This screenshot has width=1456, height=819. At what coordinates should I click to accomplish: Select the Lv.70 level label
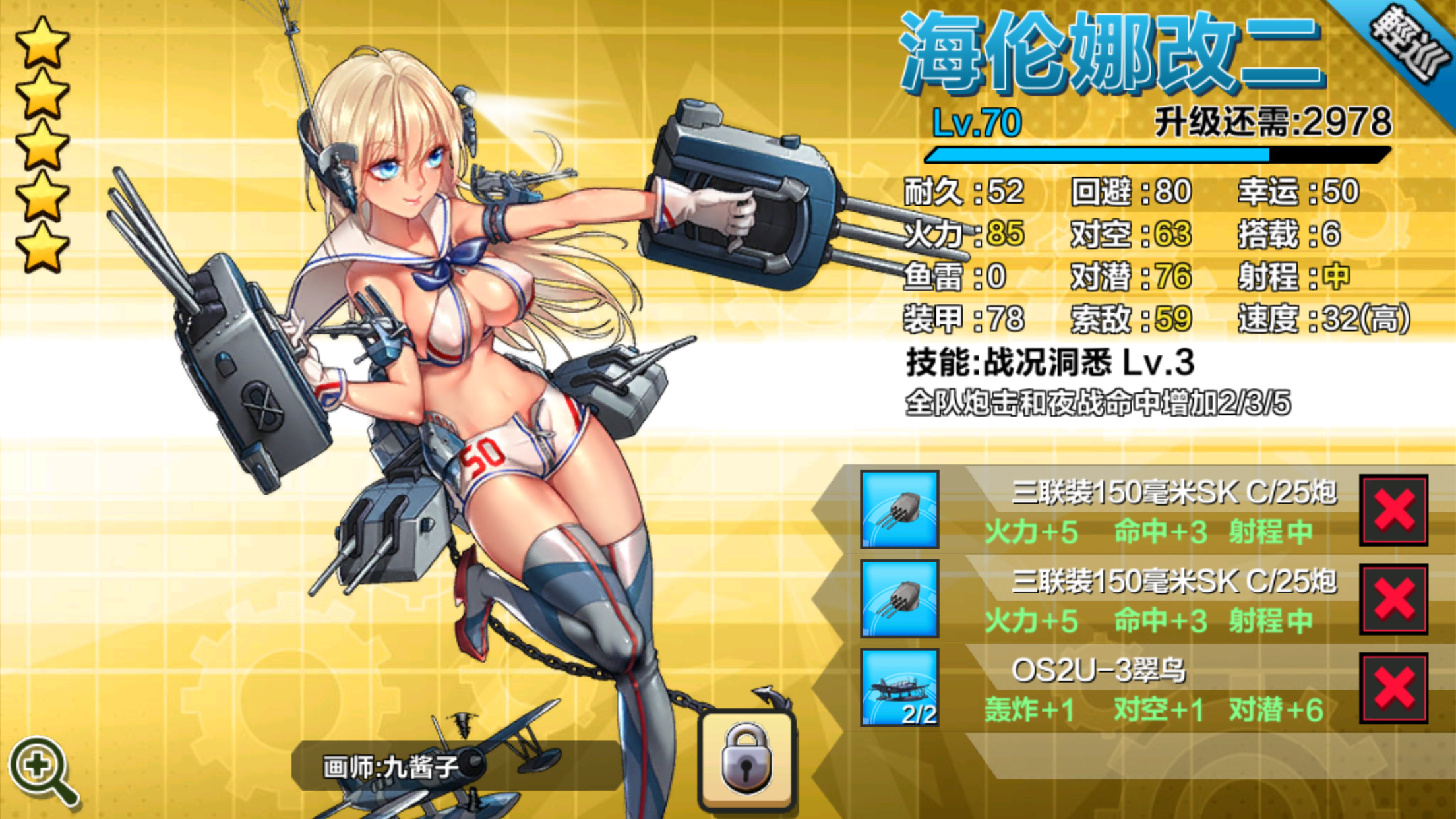coord(976,122)
